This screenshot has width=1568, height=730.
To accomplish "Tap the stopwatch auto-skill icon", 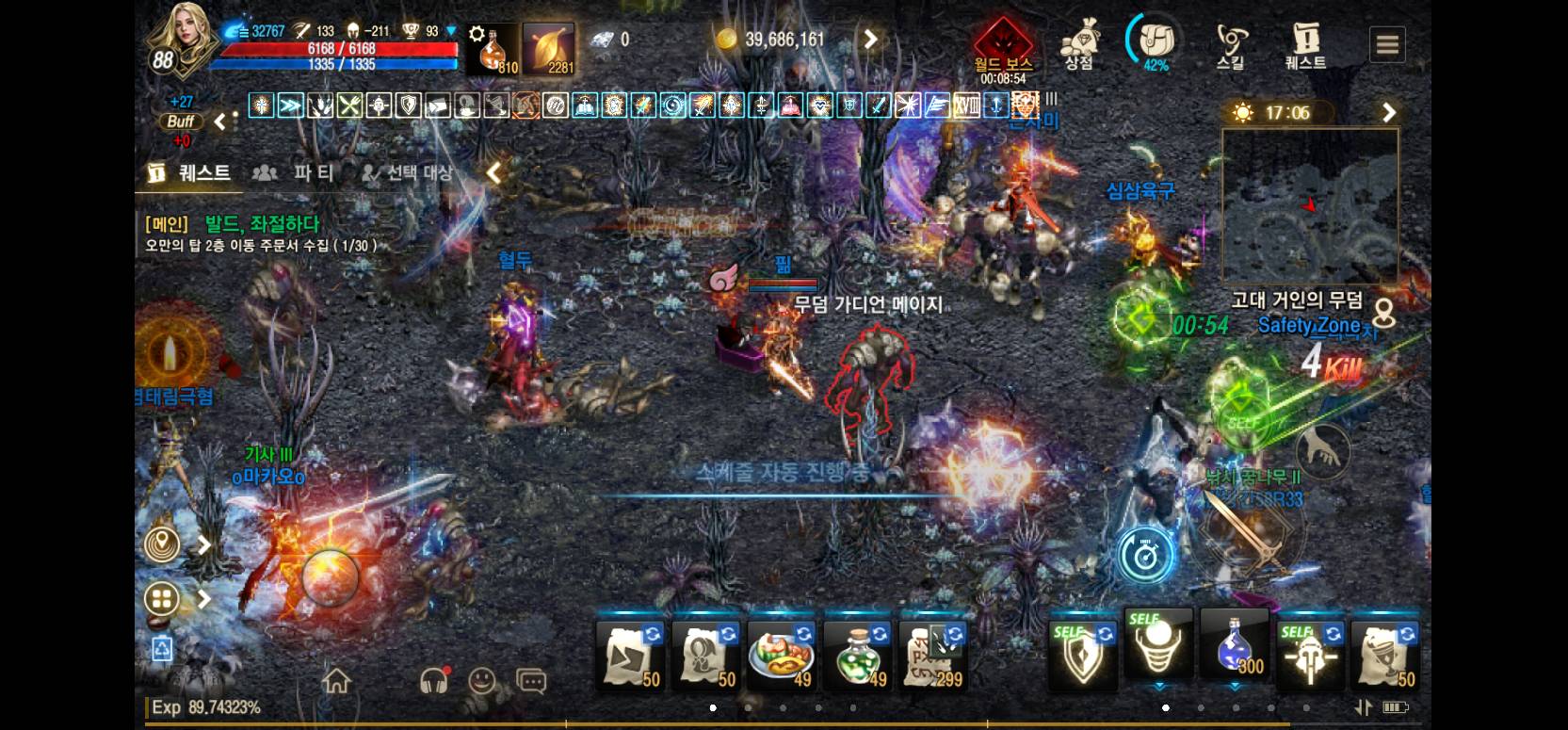I will 1145,555.
